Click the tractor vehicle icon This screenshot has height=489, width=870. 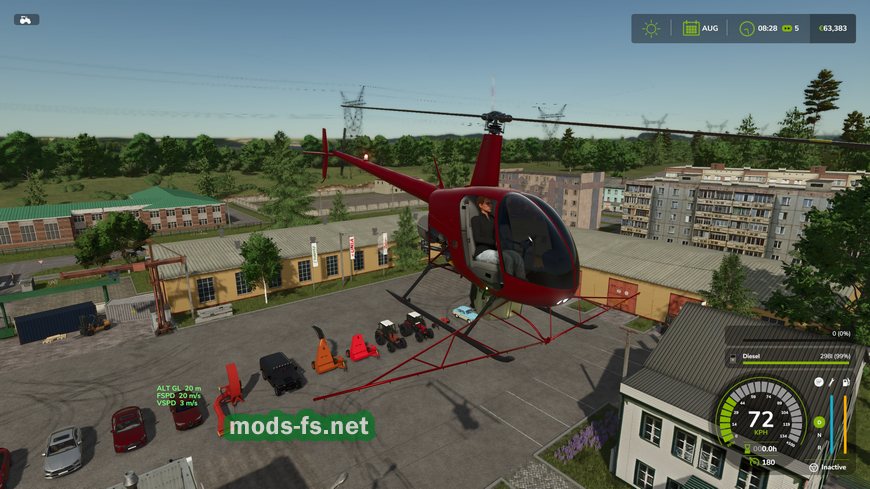[26, 19]
